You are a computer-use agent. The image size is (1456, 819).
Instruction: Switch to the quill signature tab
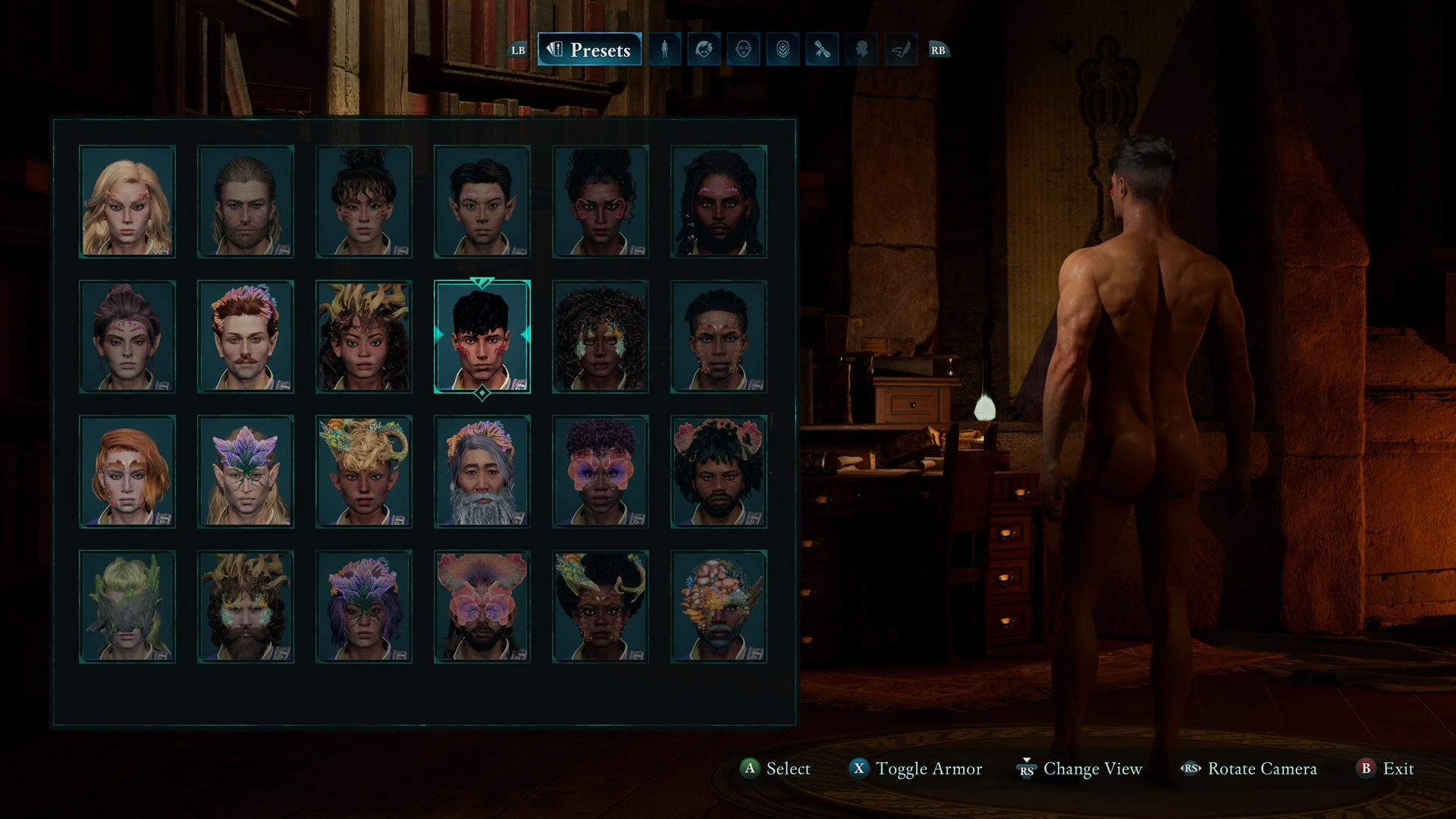click(901, 50)
